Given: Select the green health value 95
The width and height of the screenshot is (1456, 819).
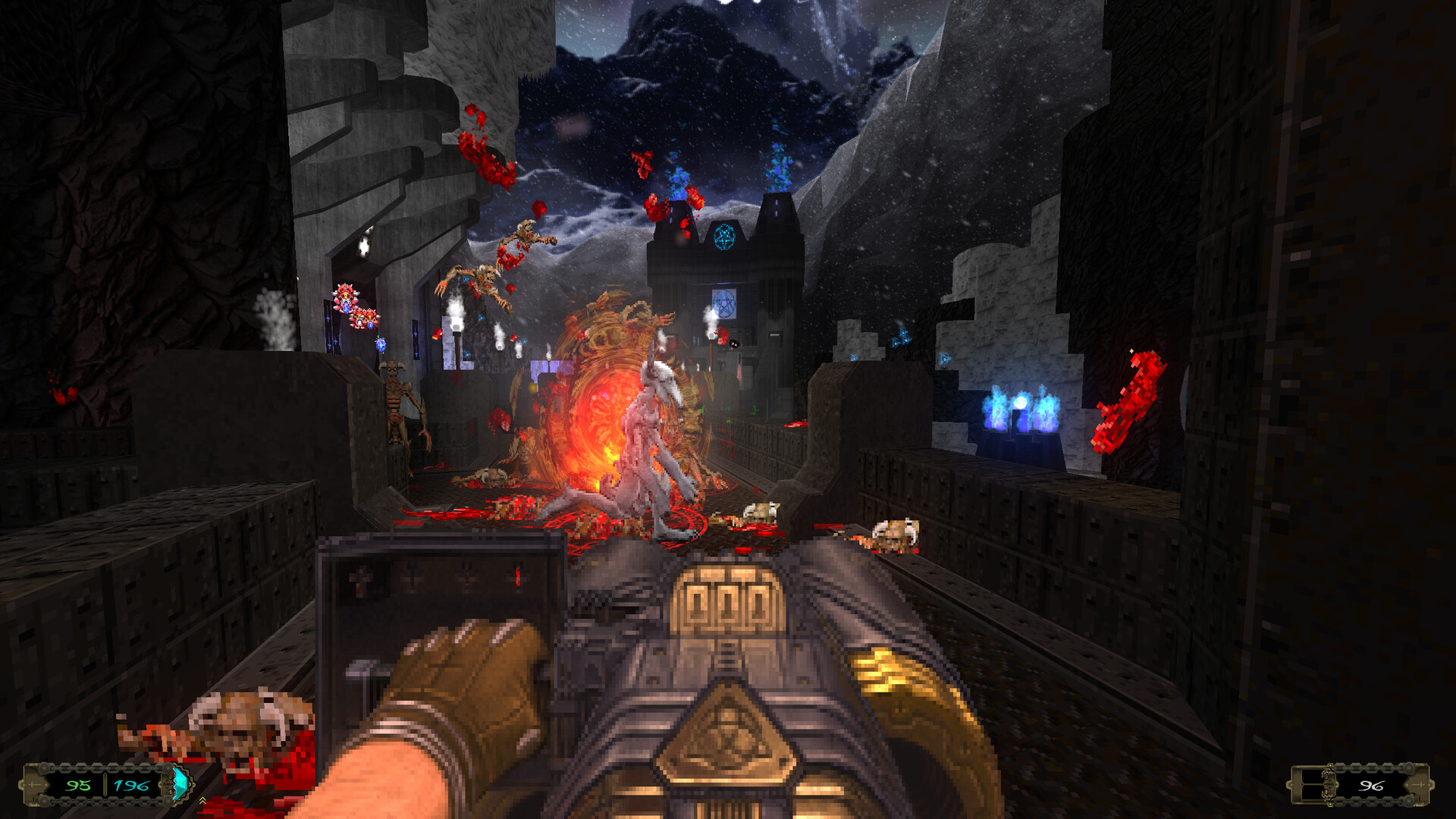Looking at the screenshot, I should pos(78,785).
